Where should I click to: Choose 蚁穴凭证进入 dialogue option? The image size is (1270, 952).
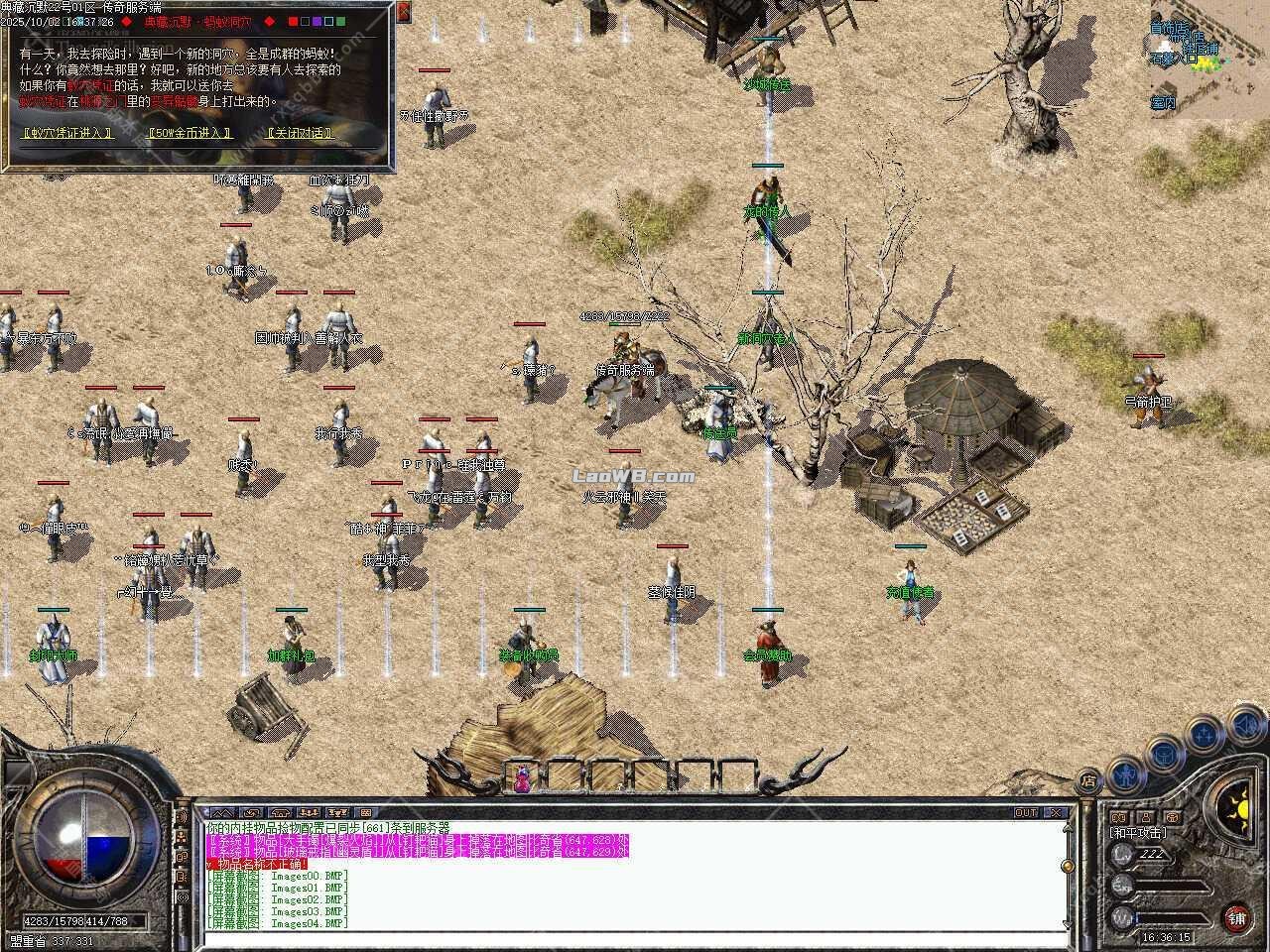pos(66,133)
